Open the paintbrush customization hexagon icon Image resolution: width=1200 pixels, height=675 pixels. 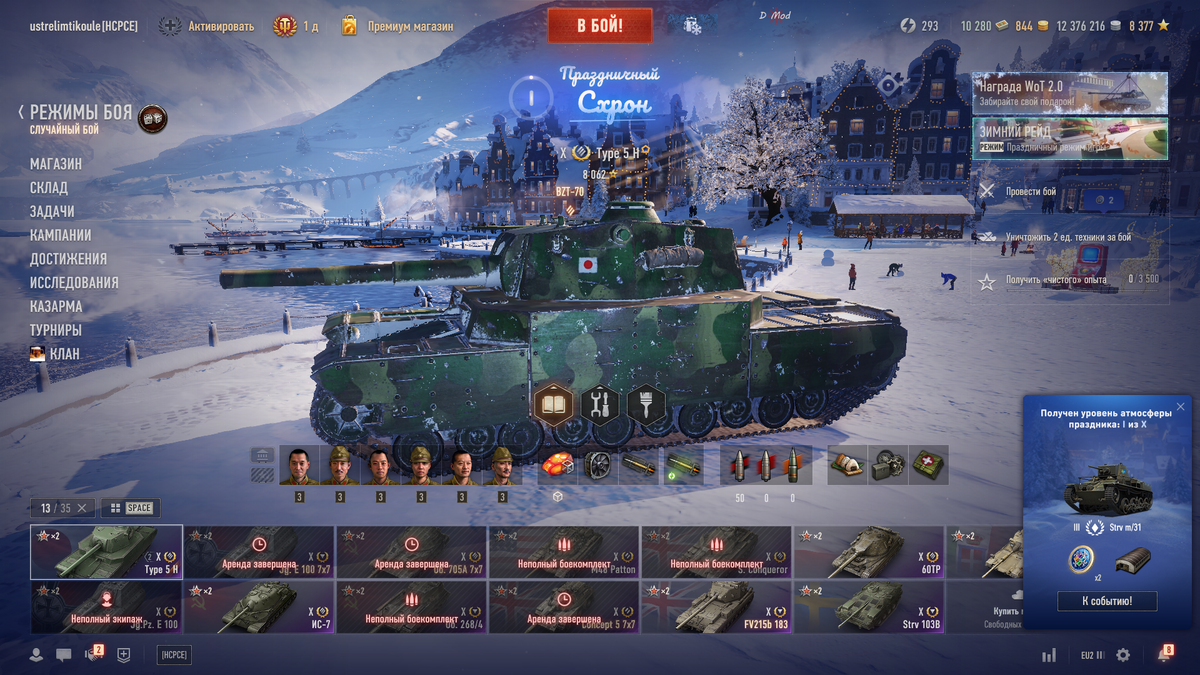pos(646,405)
